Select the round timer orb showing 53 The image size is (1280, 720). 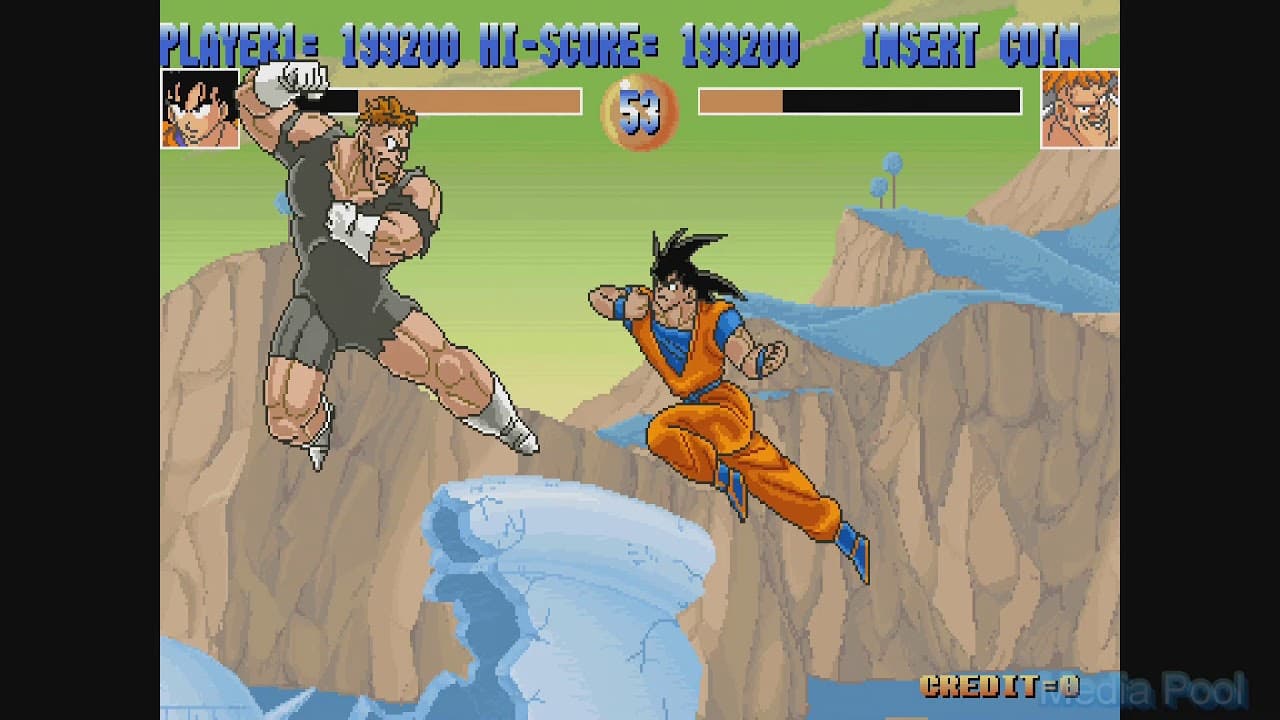coord(640,110)
